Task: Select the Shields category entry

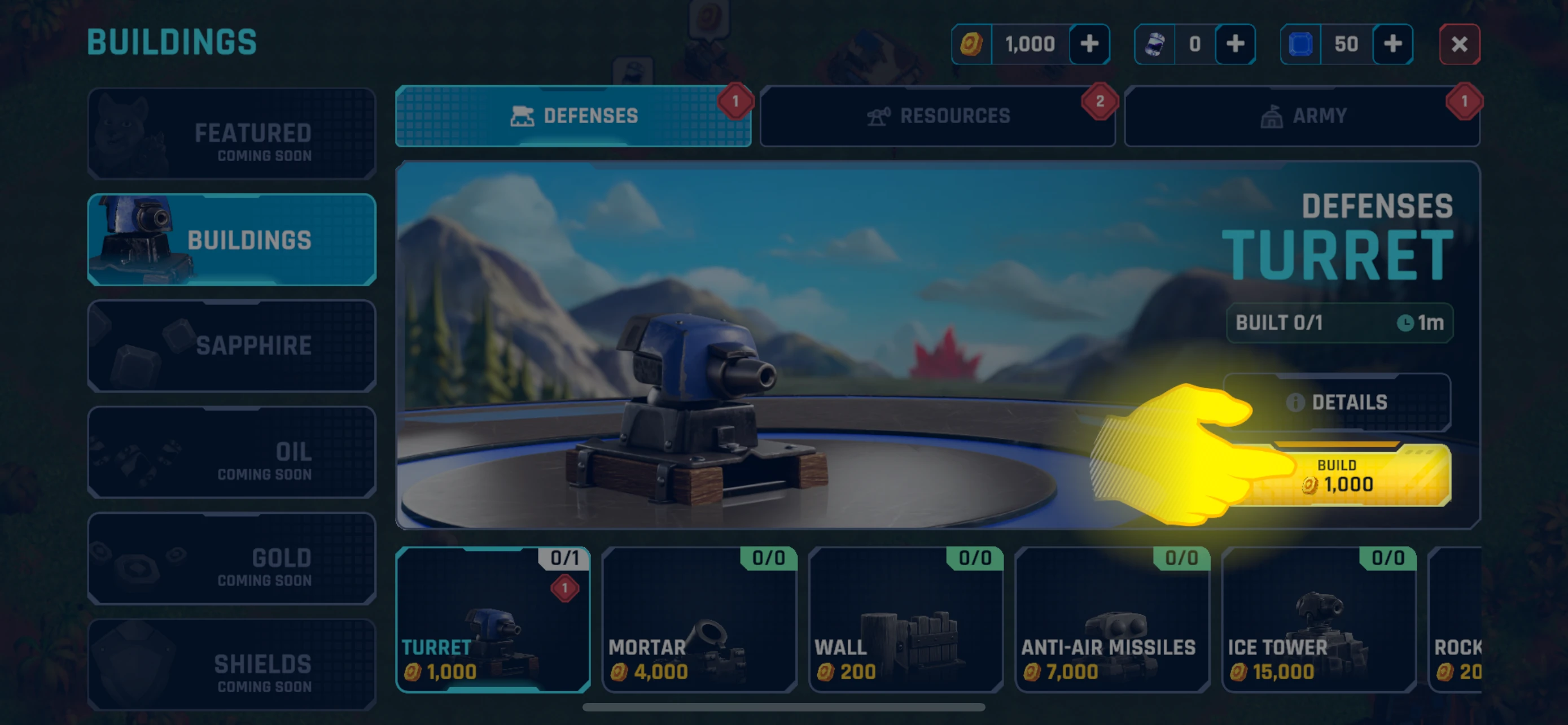Action: (x=231, y=664)
